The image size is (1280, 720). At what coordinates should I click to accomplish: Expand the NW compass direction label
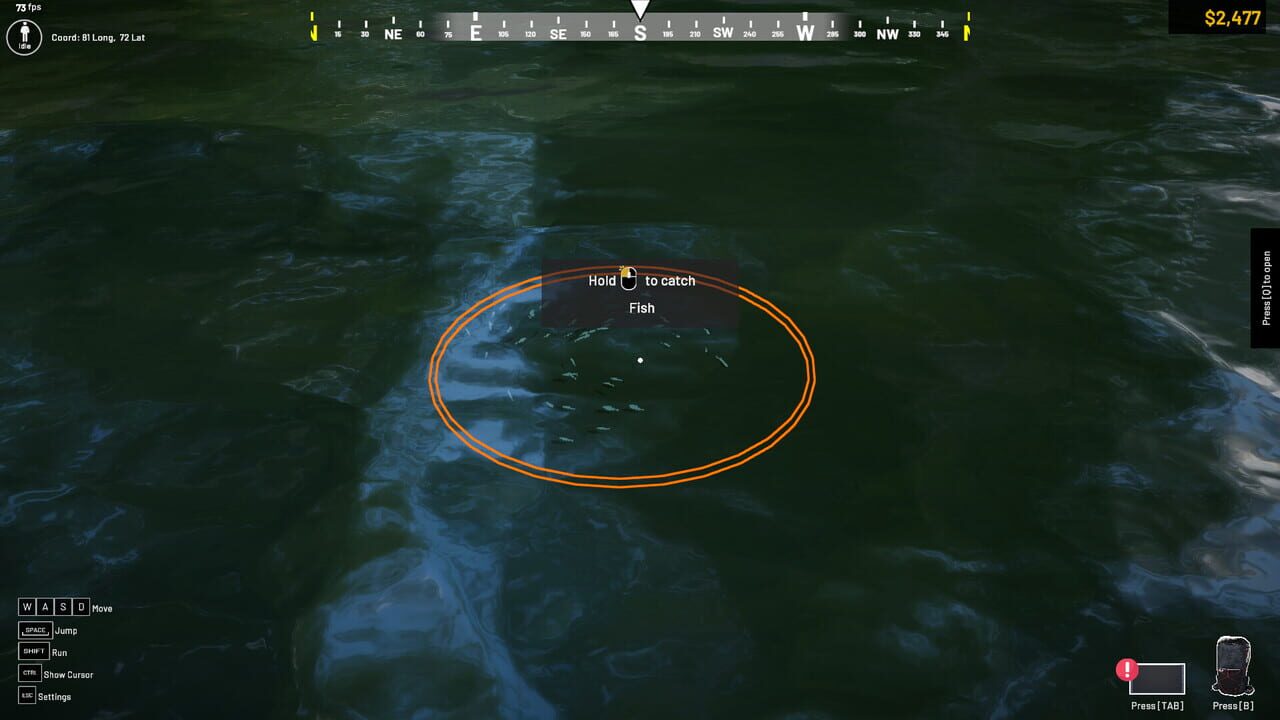(x=887, y=31)
